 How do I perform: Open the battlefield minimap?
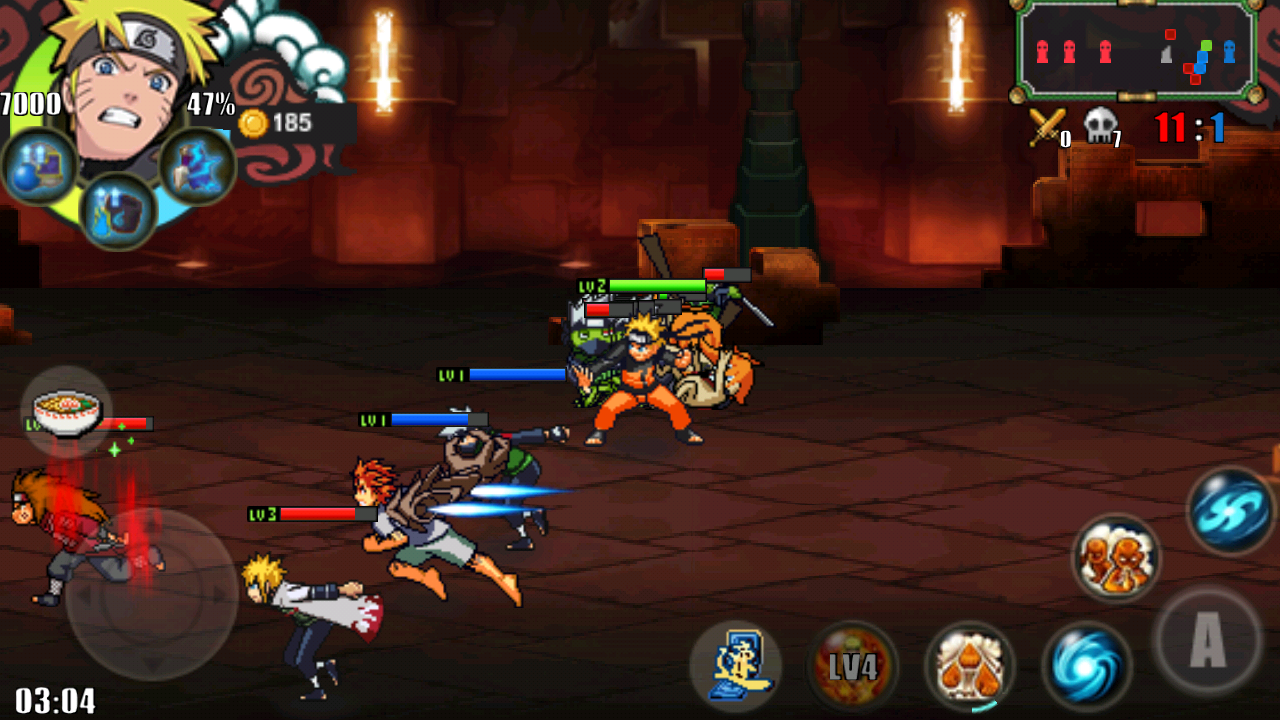1137,50
